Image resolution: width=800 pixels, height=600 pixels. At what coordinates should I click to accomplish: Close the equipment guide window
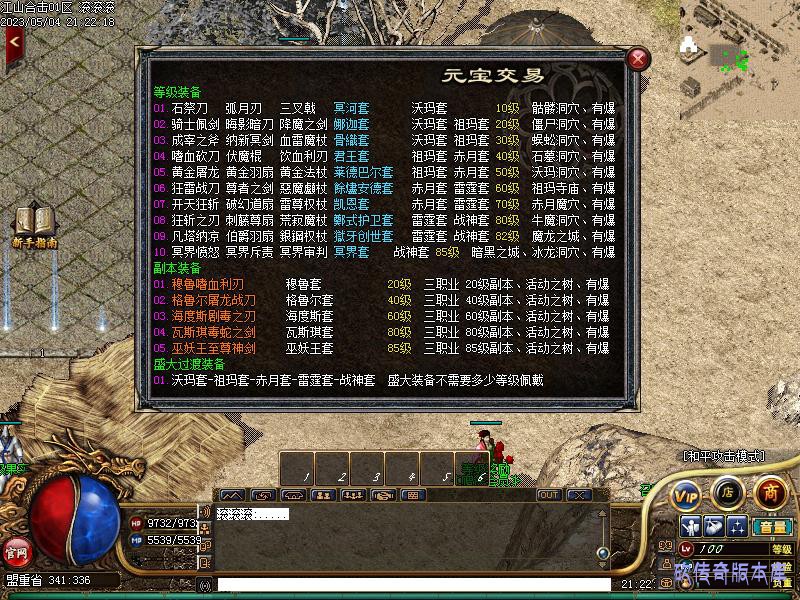click(637, 60)
